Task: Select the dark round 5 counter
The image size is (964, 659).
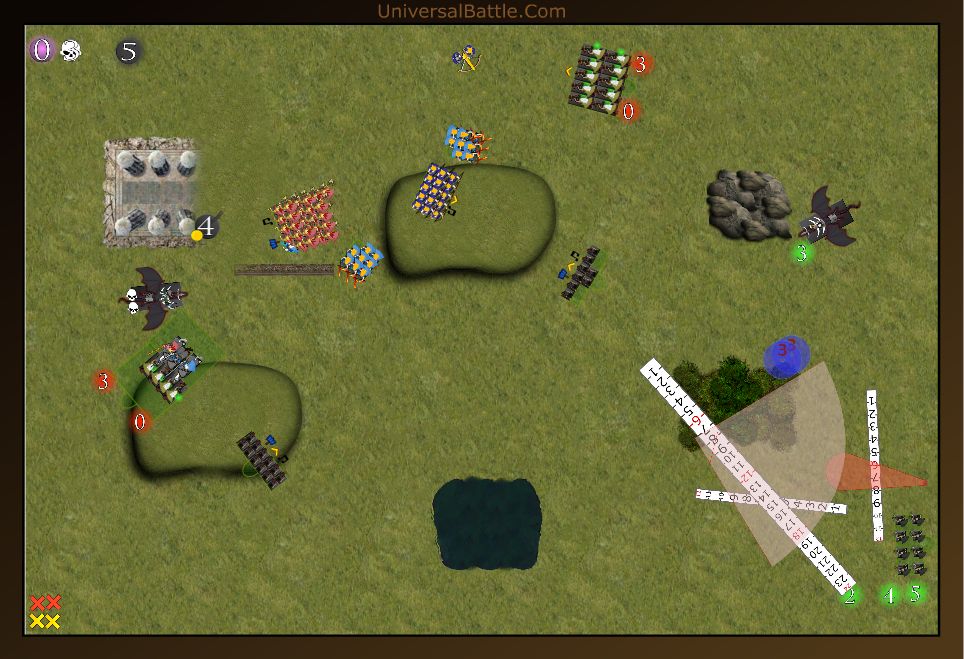Action: 128,52
